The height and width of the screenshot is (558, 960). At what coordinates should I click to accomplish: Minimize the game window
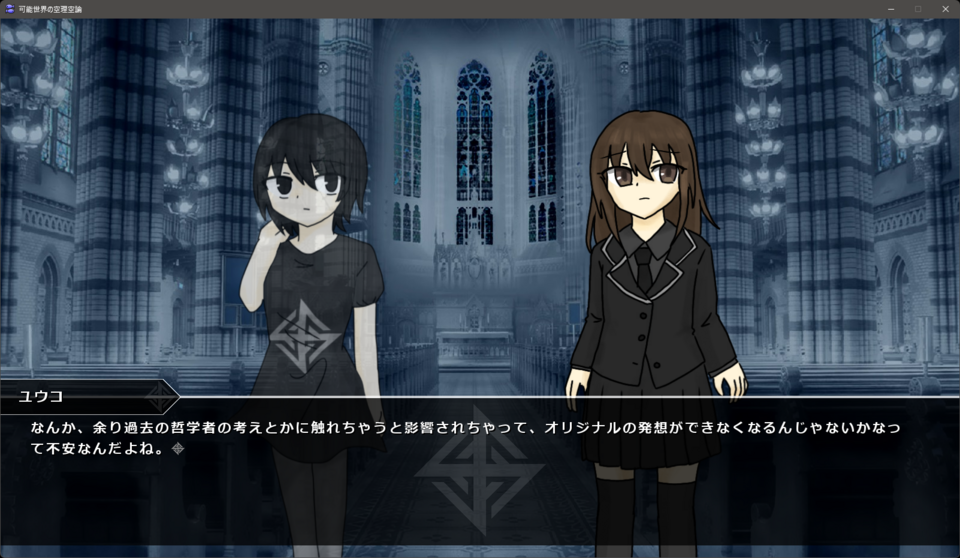coord(891,9)
